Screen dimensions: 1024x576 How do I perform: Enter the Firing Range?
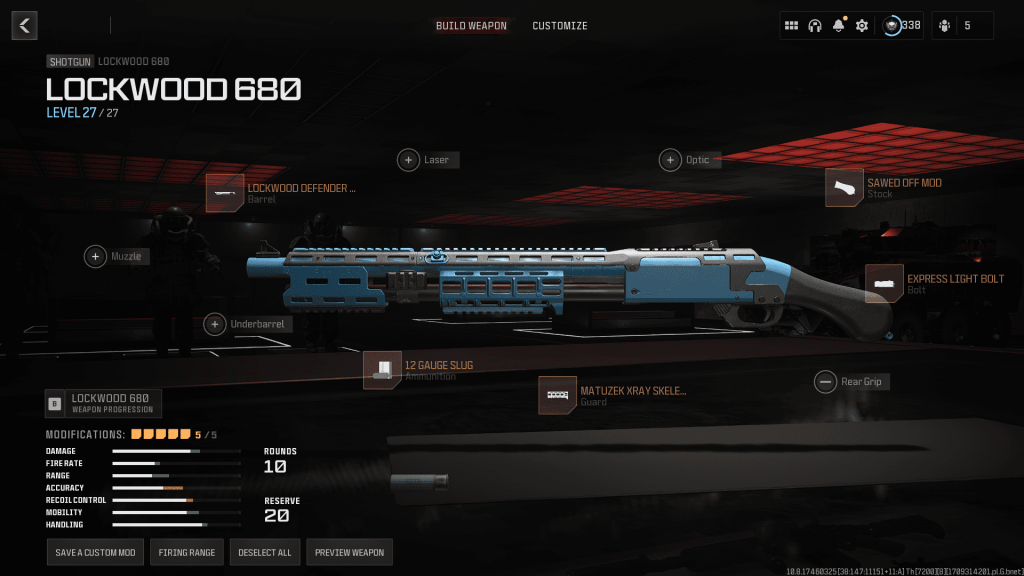(x=187, y=552)
